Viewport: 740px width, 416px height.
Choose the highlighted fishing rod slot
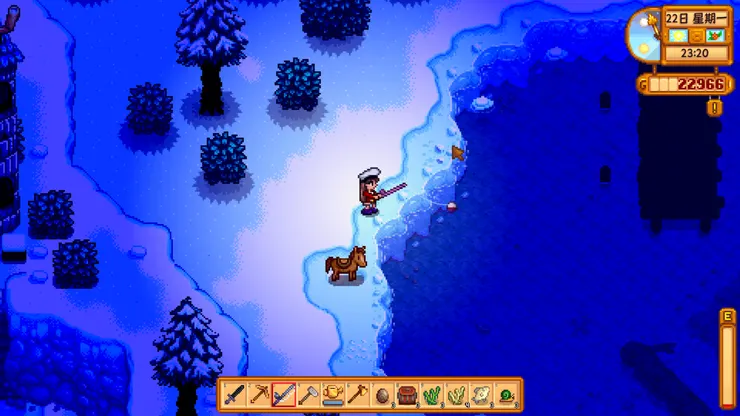(284, 395)
